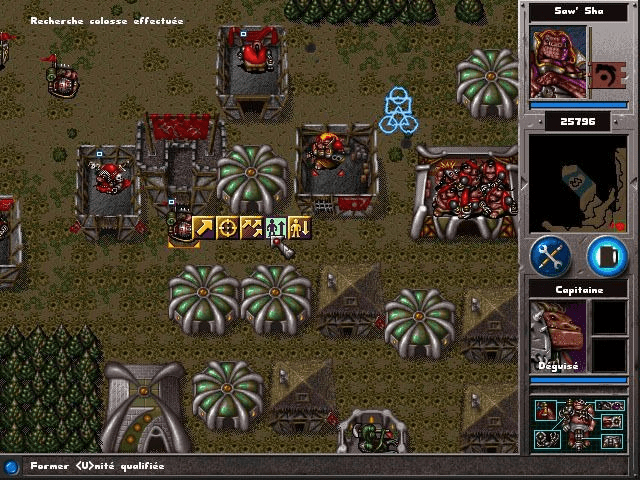Click the highlighted train skilled unit icon
640x480 pixels.
click(x=276, y=228)
